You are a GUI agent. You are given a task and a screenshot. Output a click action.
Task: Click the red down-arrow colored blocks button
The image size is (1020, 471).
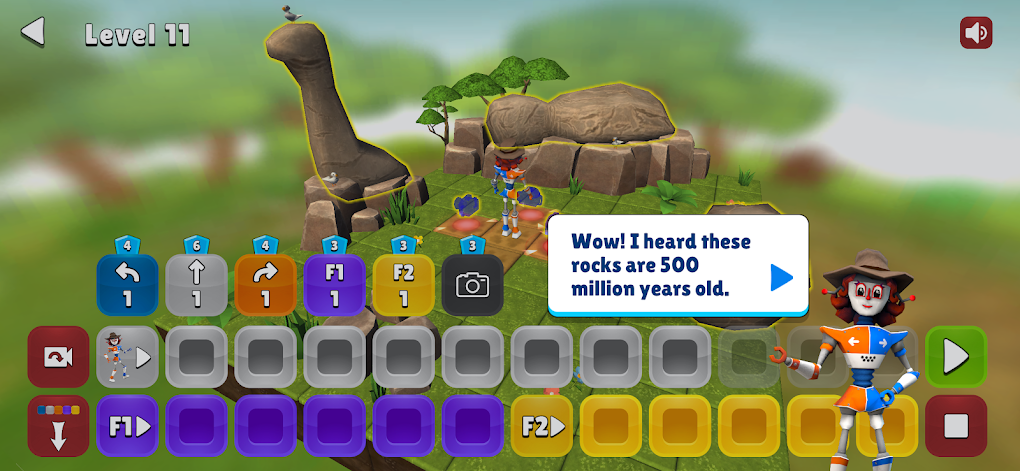58,425
